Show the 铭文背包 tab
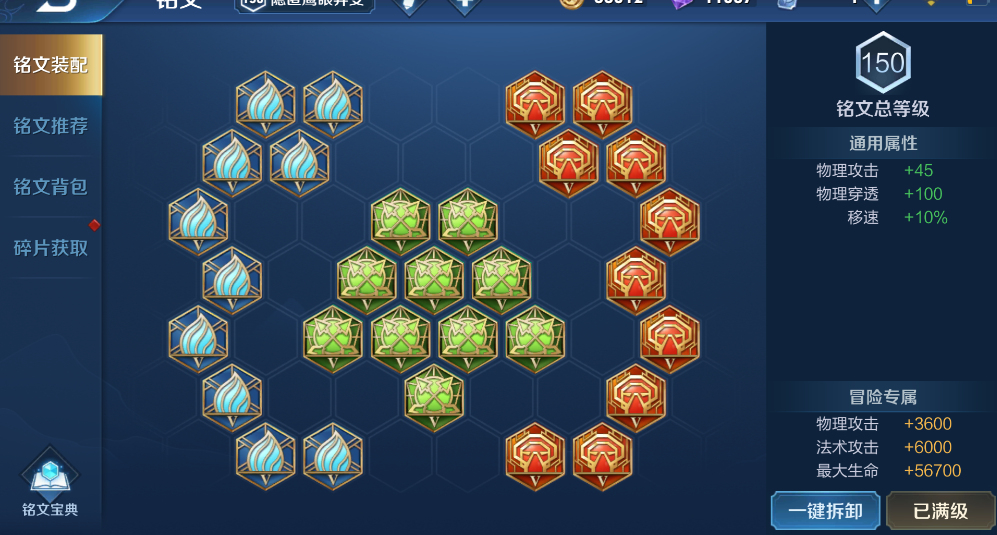 click(x=50, y=186)
